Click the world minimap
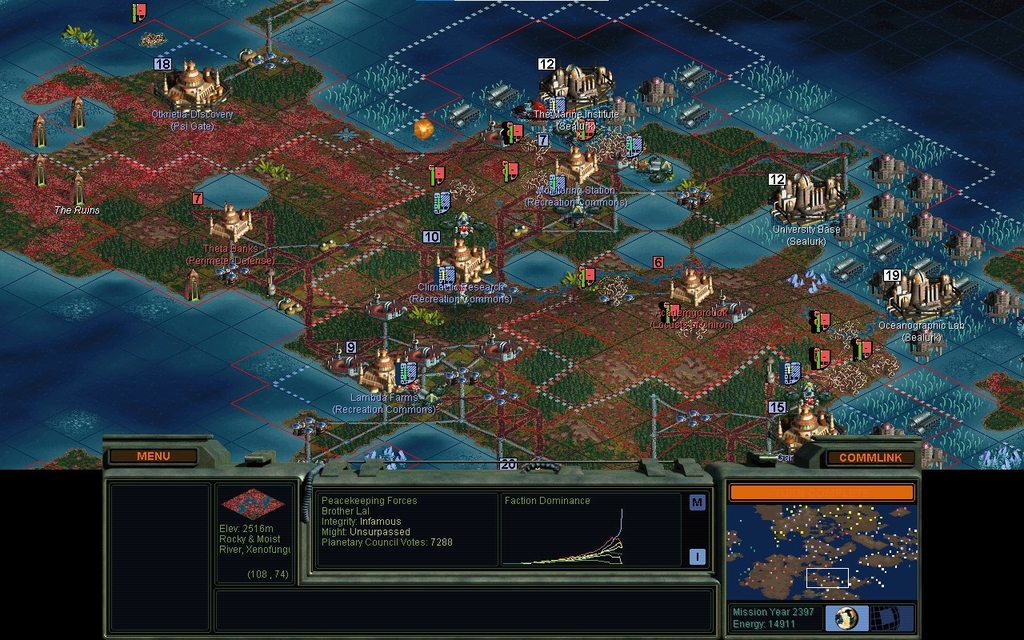Screen dimensions: 1024x640 821,551
